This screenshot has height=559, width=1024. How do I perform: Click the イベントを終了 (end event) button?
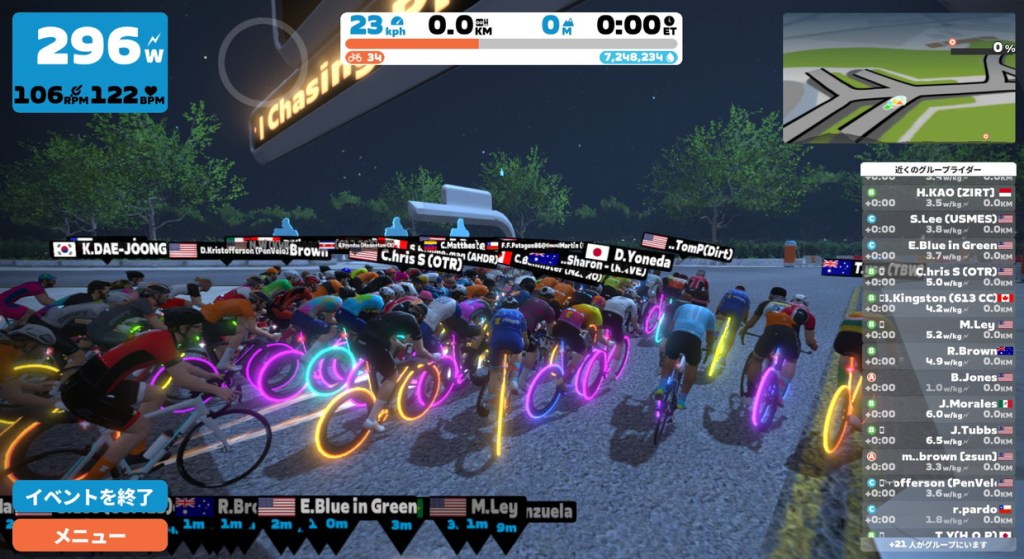point(89,497)
